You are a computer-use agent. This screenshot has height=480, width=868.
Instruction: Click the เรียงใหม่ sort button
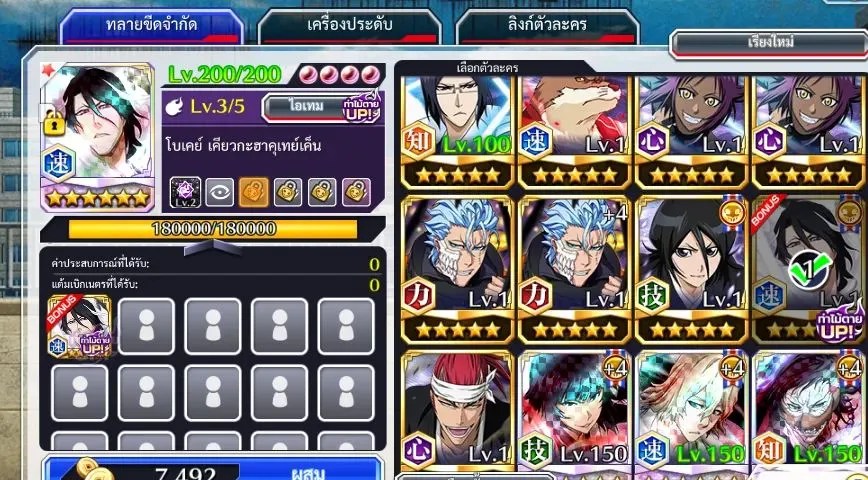(769, 44)
